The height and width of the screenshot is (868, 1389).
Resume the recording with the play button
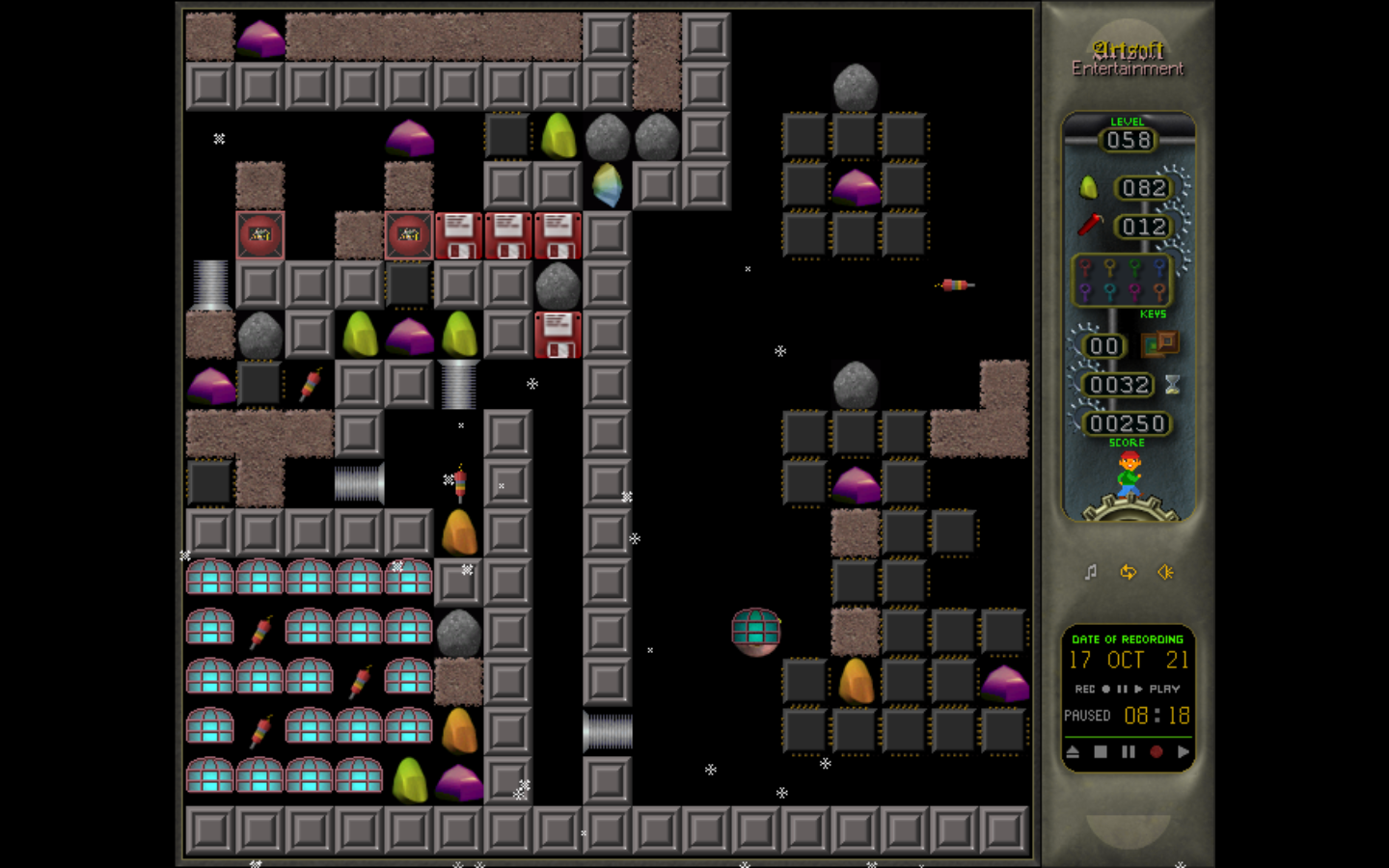1185,751
